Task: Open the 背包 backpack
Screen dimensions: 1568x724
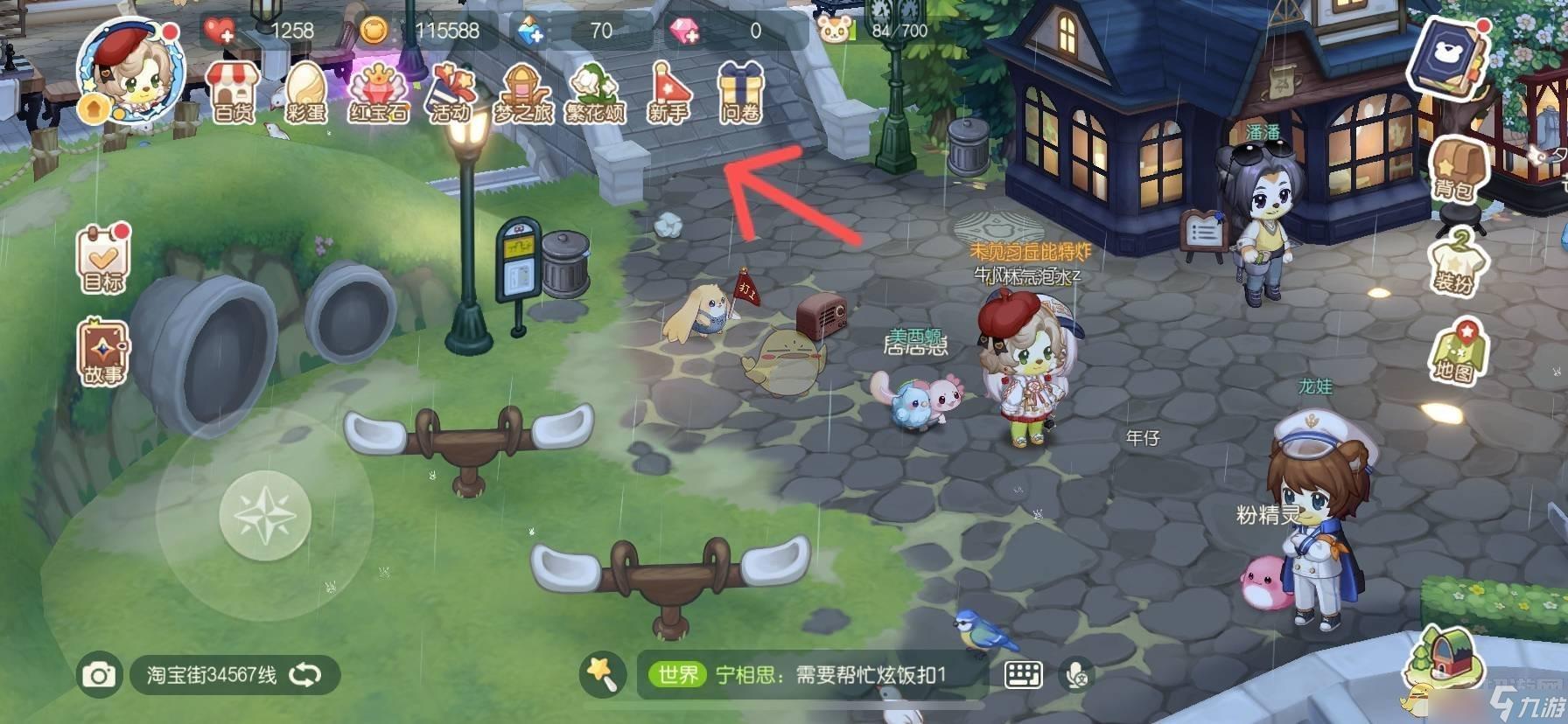Action: pos(1454,168)
